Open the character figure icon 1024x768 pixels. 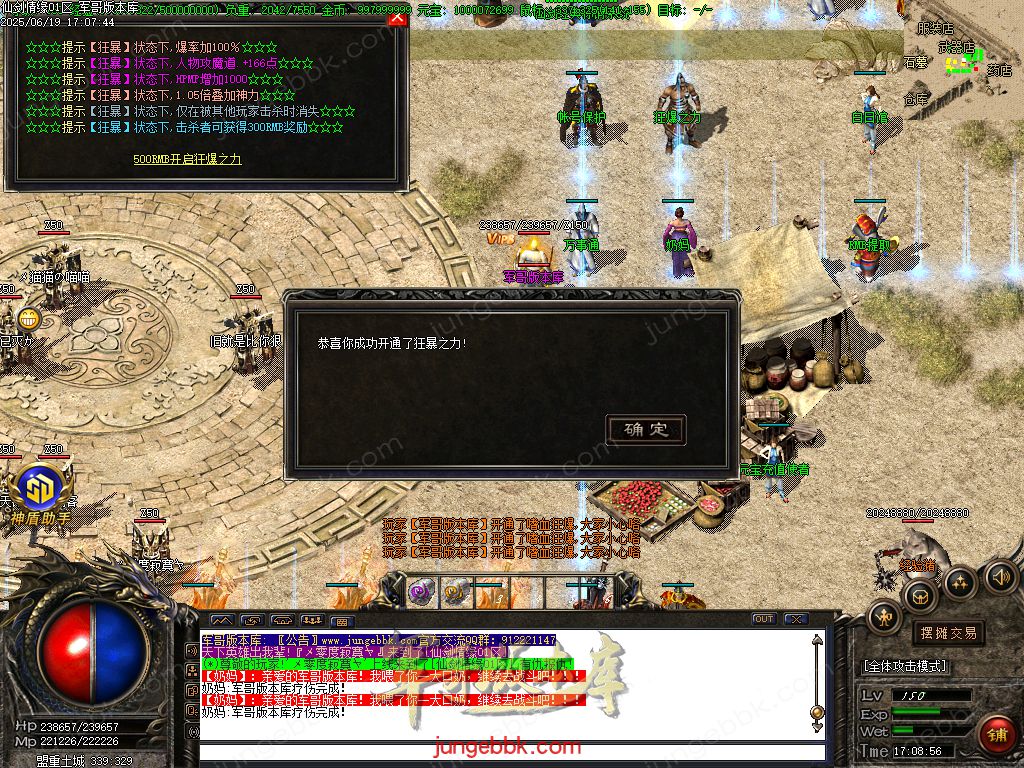click(x=883, y=617)
